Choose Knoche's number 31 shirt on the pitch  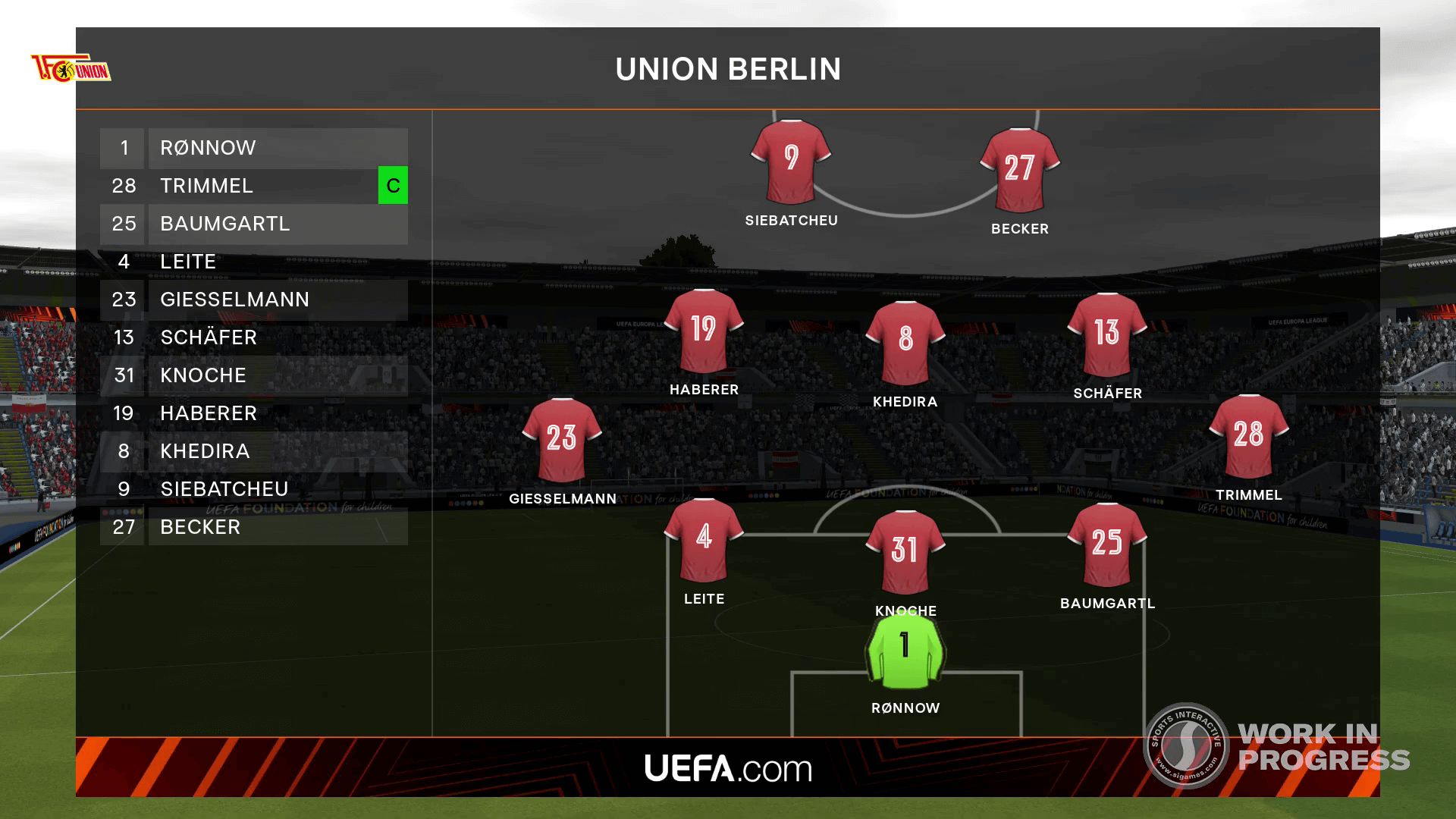pyautogui.click(x=905, y=551)
